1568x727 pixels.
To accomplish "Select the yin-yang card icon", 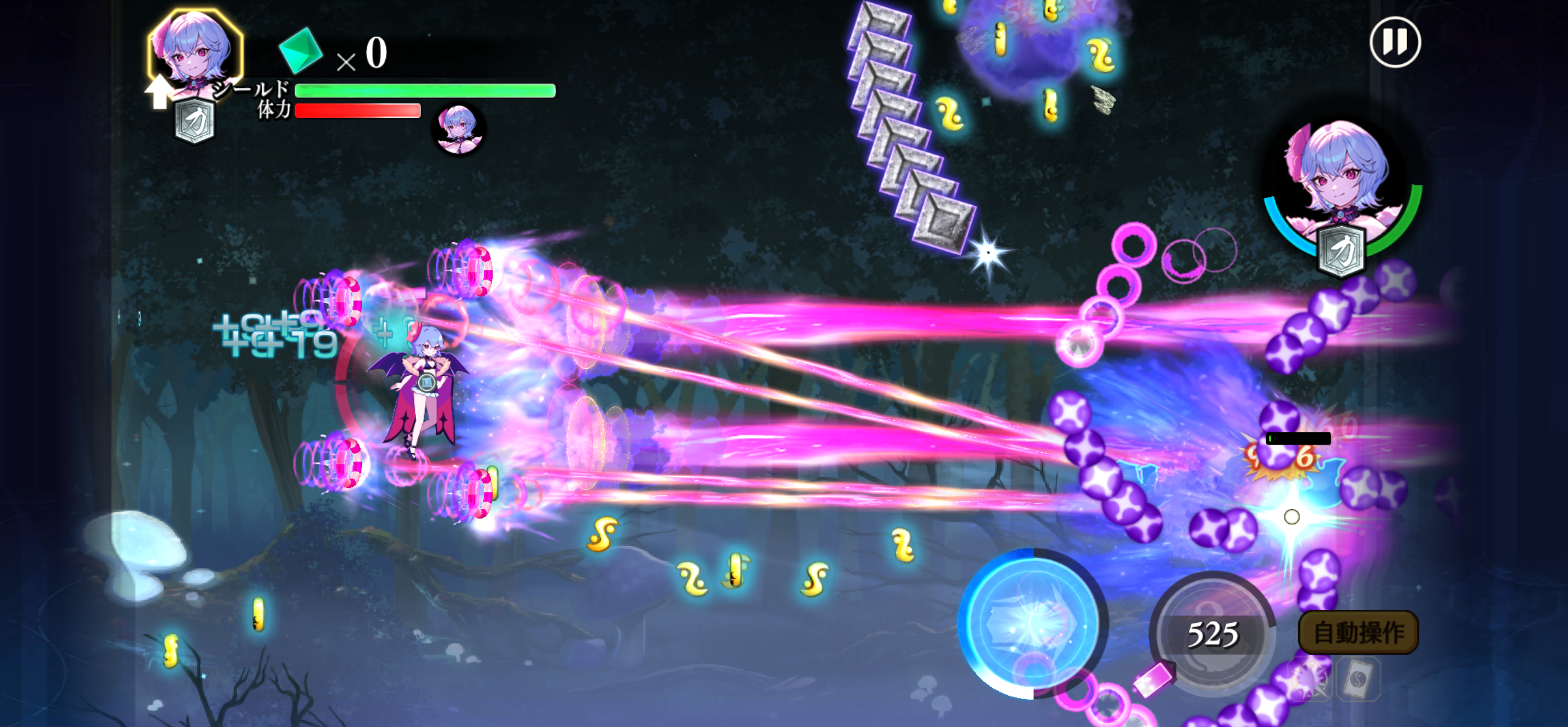I will [x=1358, y=678].
